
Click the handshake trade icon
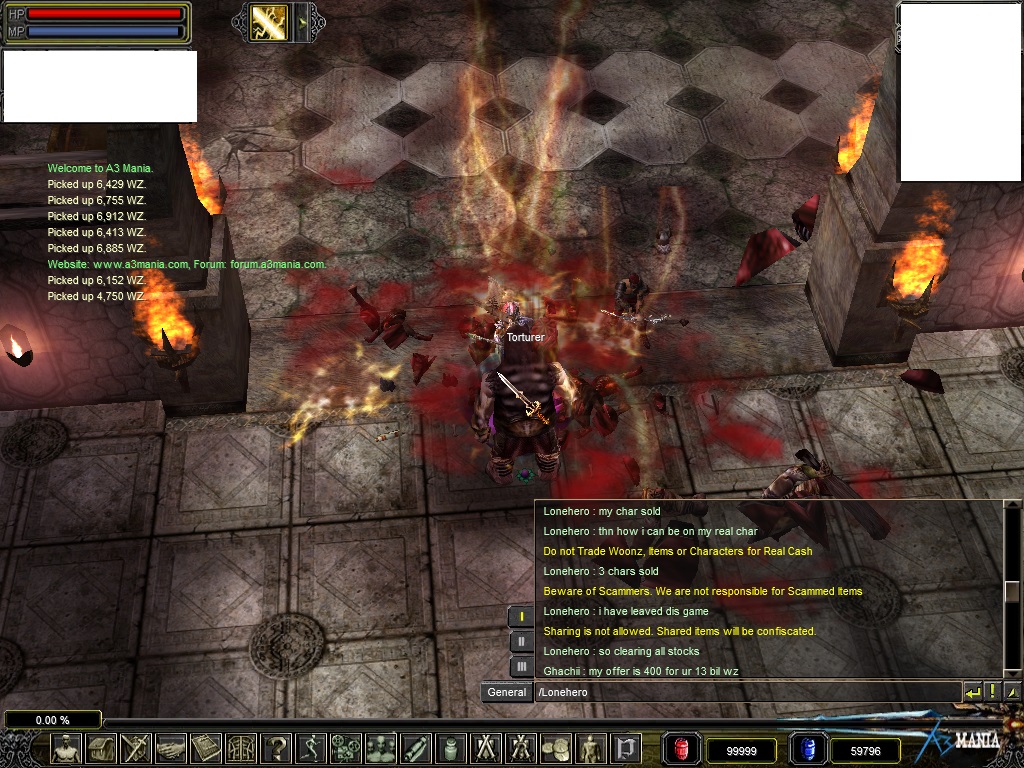(170, 748)
